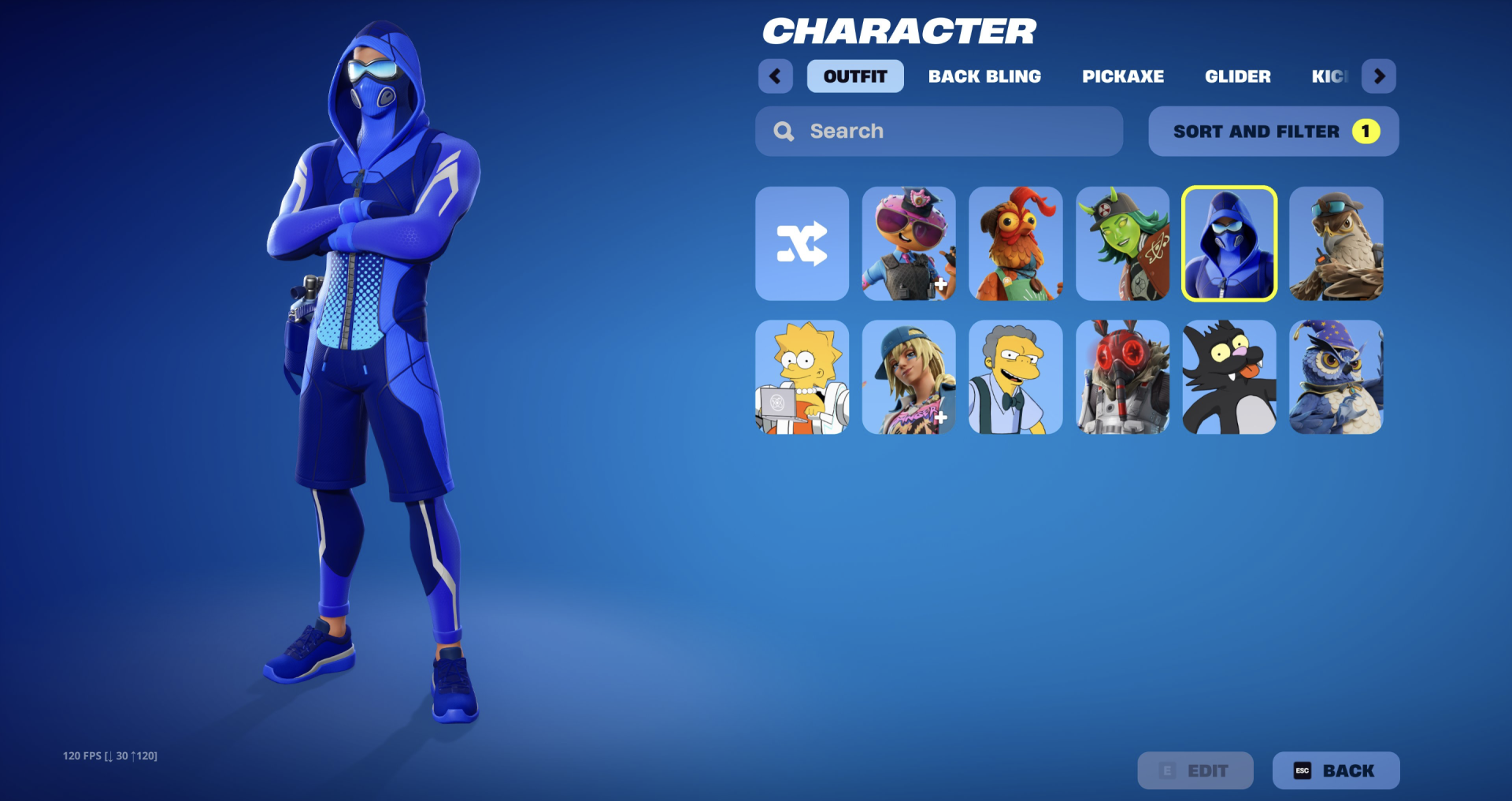Screen dimensions: 1512x801
Task: Open Sort and Filter options
Action: [x=1273, y=132]
